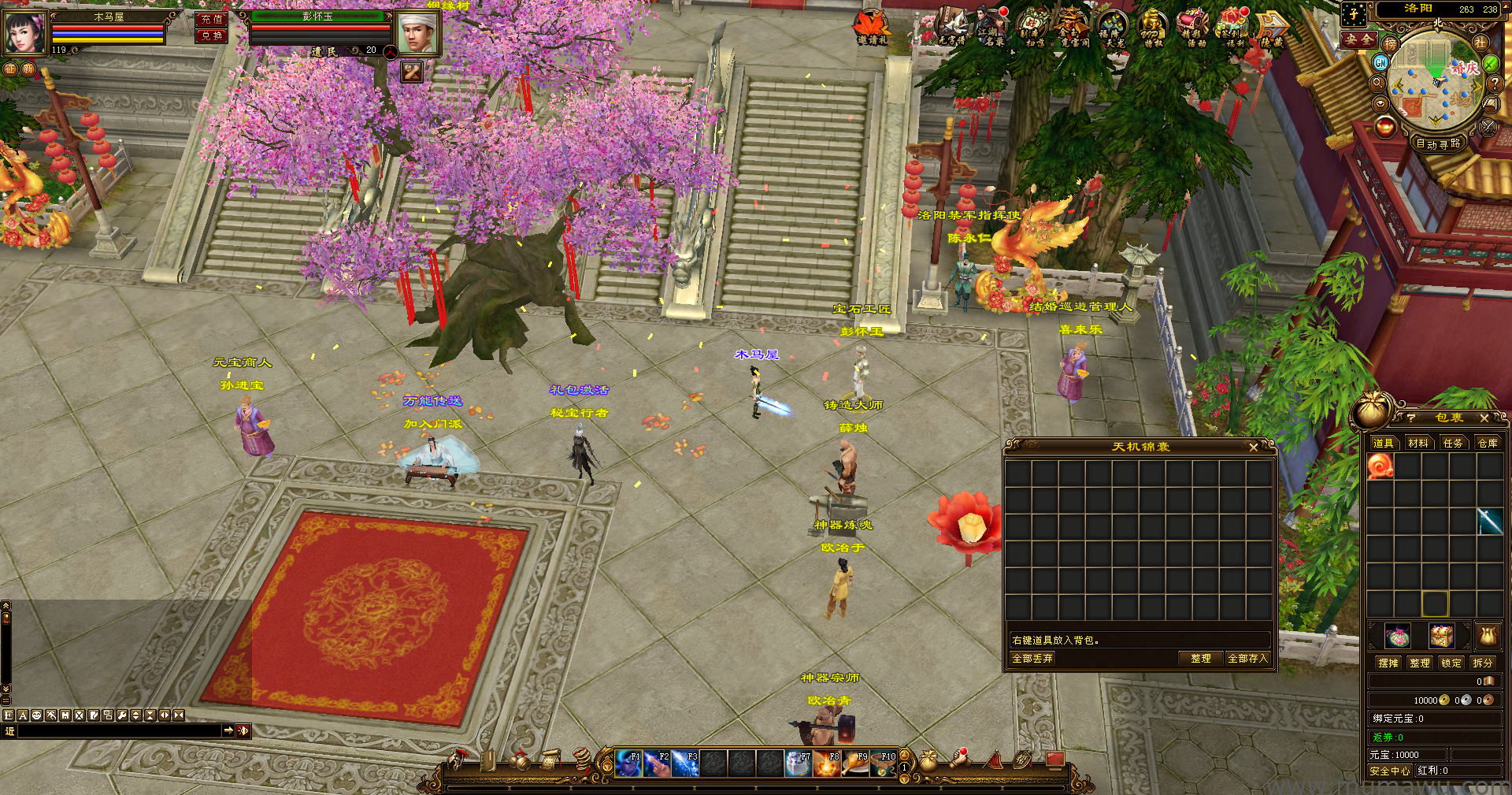Open the 安全中心 security center
The image size is (1512, 795).
click(1389, 771)
